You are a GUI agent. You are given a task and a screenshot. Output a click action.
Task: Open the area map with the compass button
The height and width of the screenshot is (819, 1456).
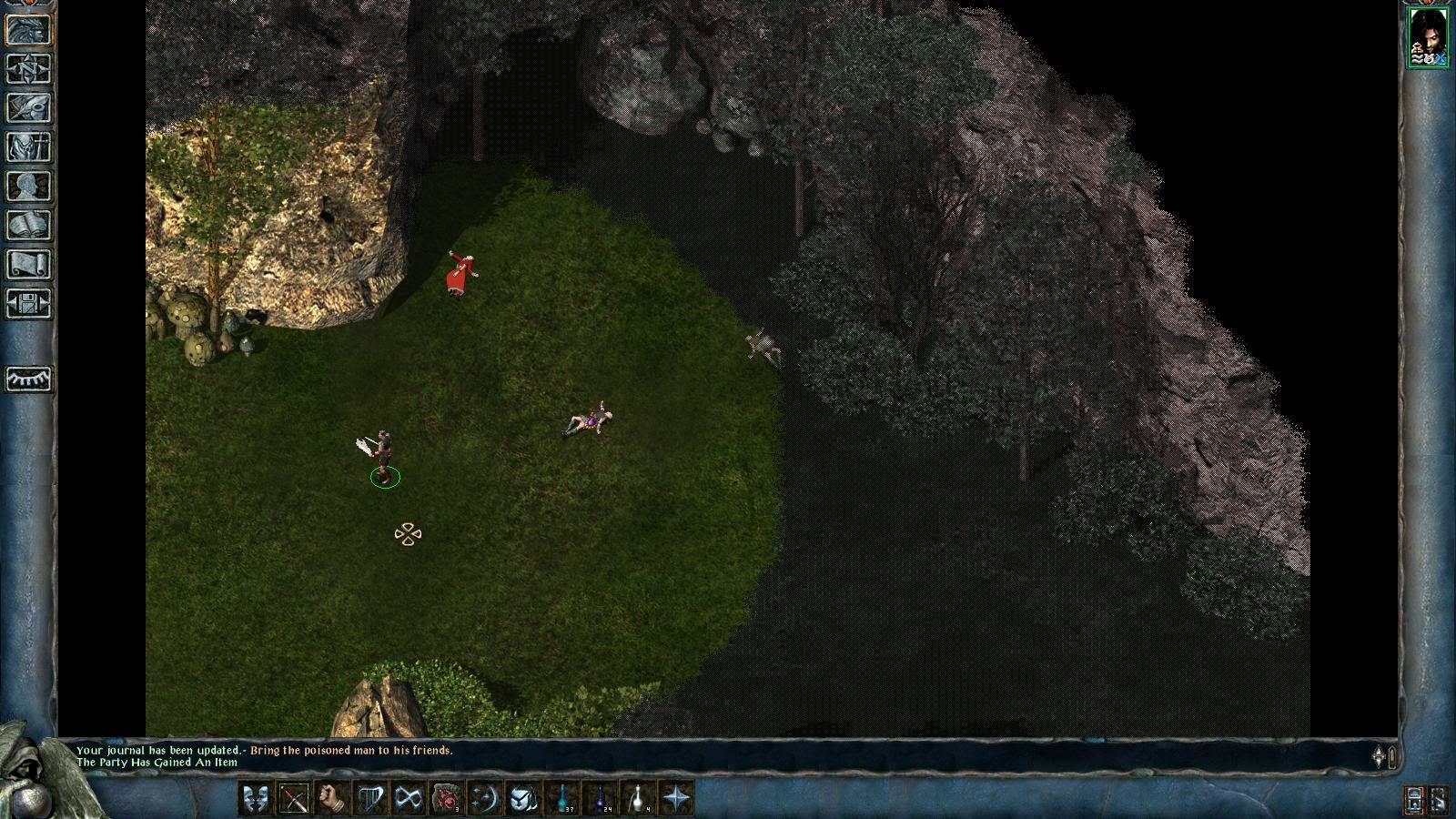28,69
